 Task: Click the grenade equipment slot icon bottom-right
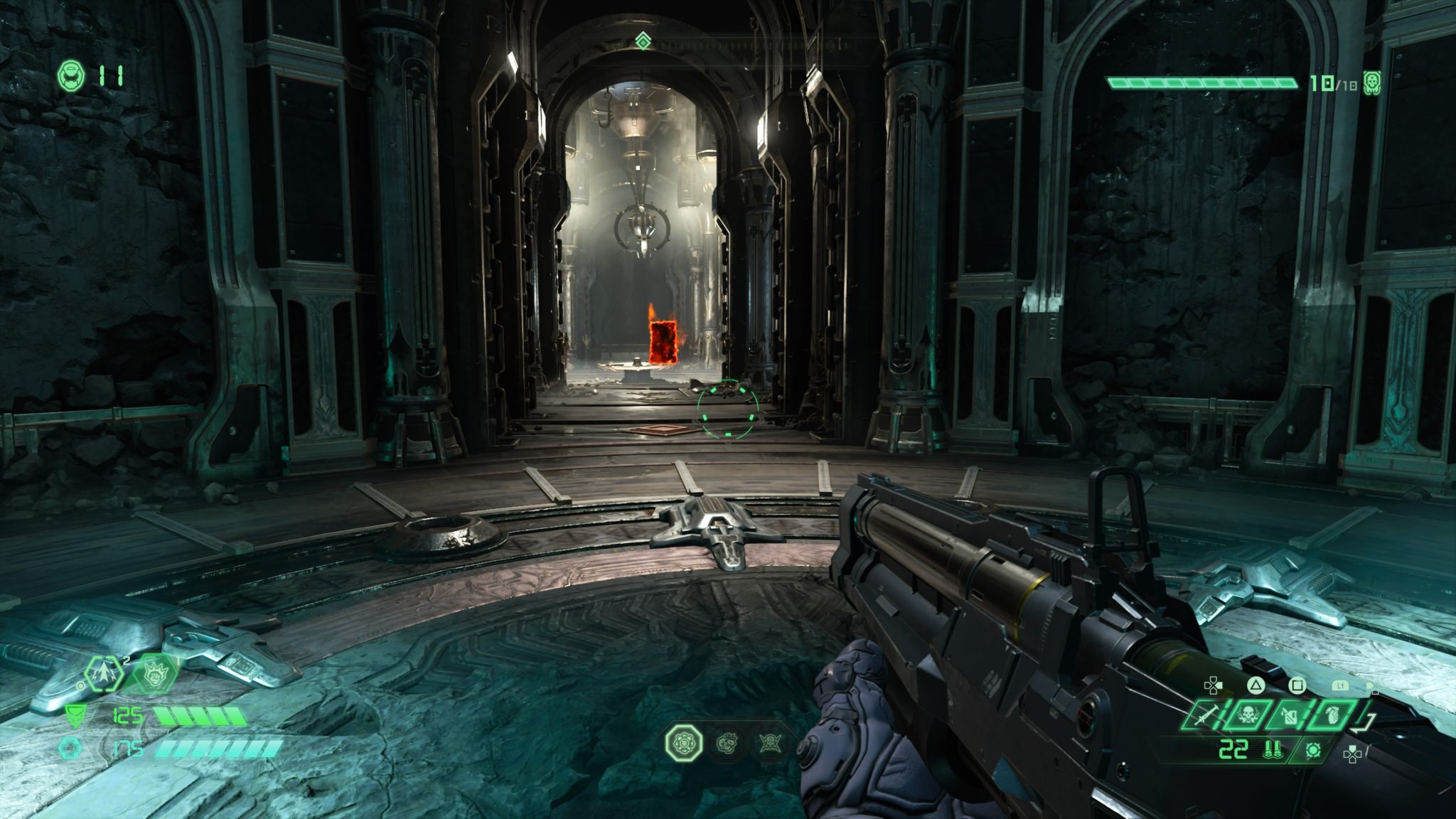[1332, 714]
